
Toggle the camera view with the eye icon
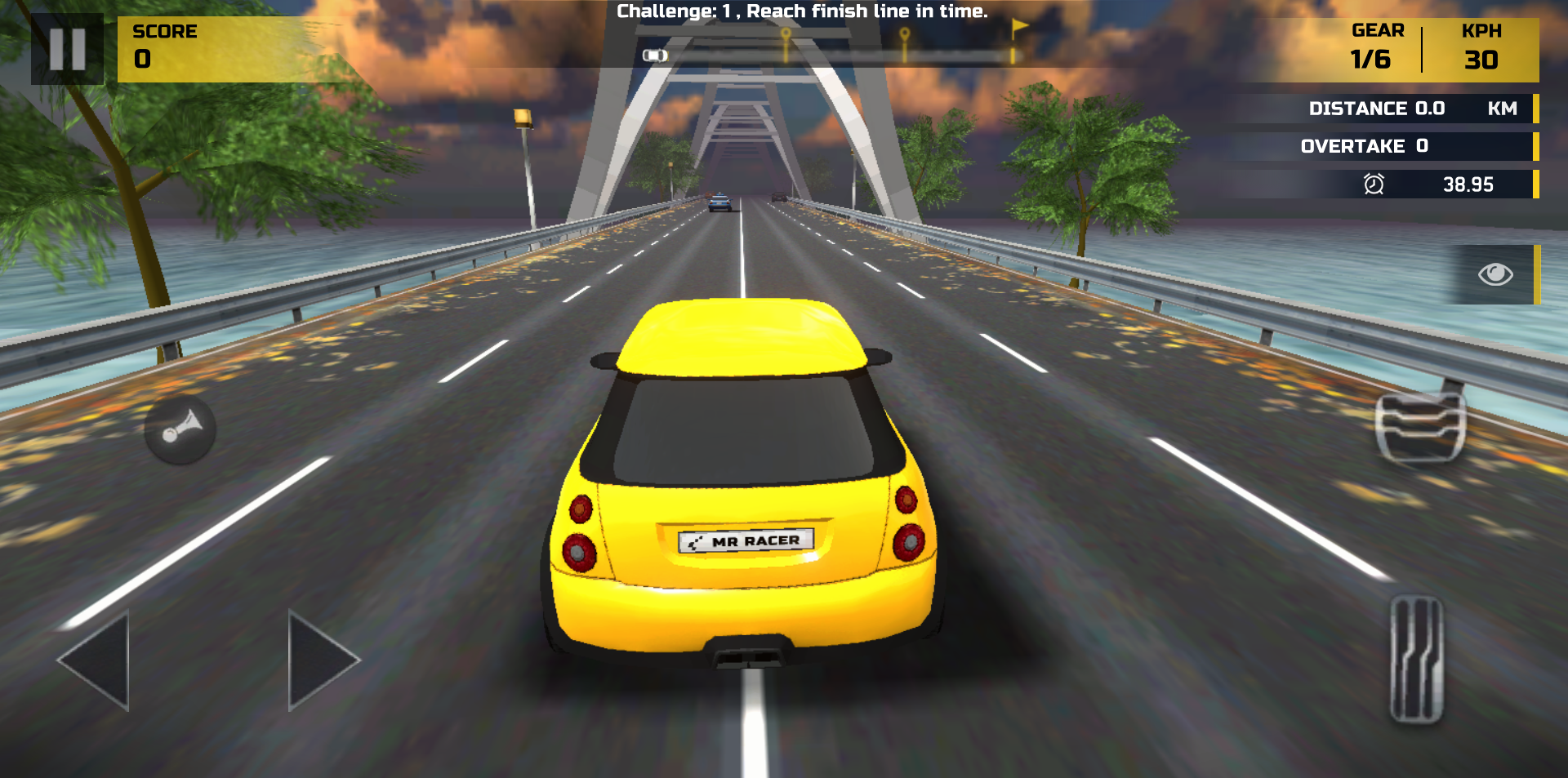[x=1494, y=274]
